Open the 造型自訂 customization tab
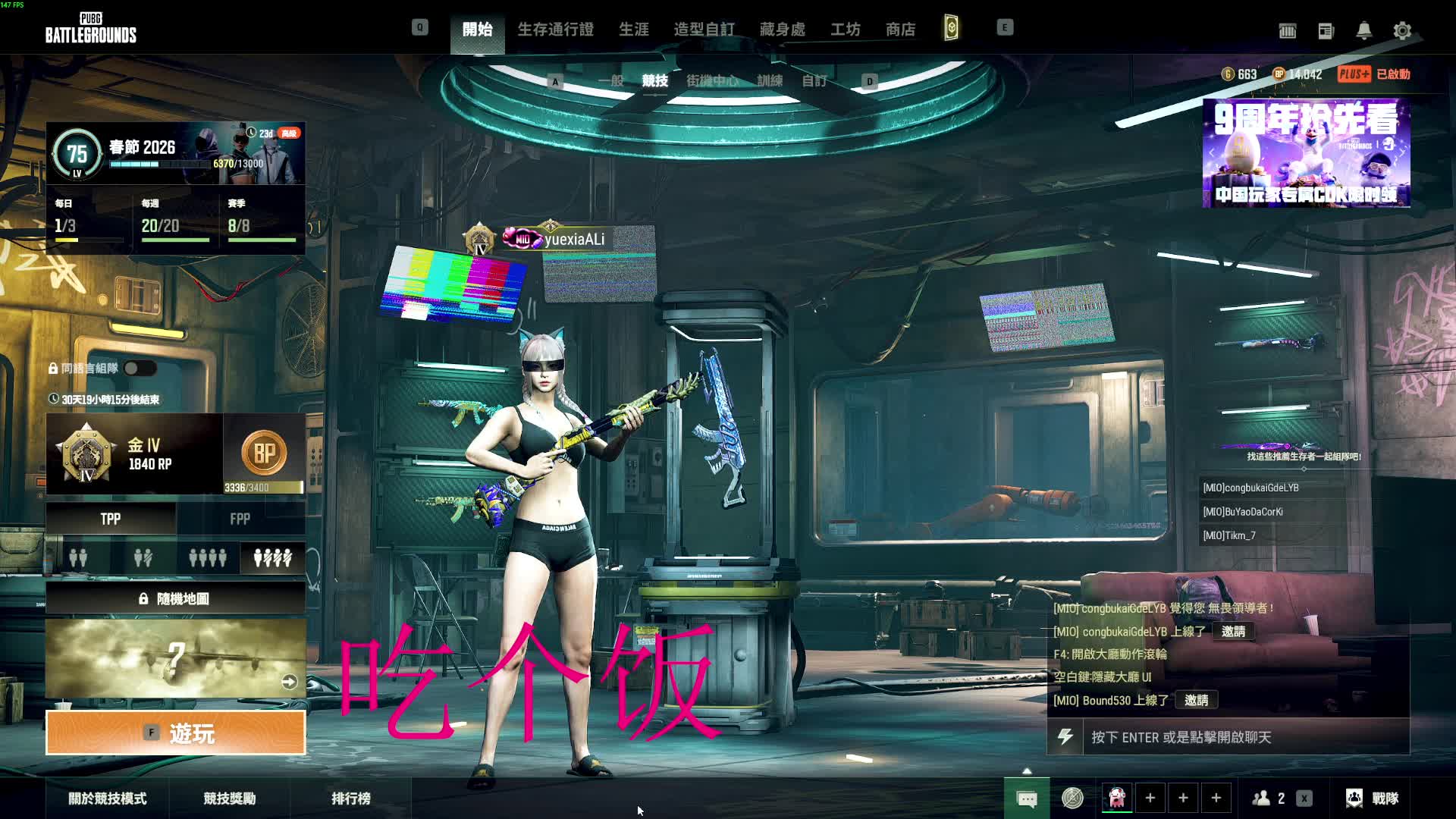The width and height of the screenshot is (1456, 819). [704, 30]
